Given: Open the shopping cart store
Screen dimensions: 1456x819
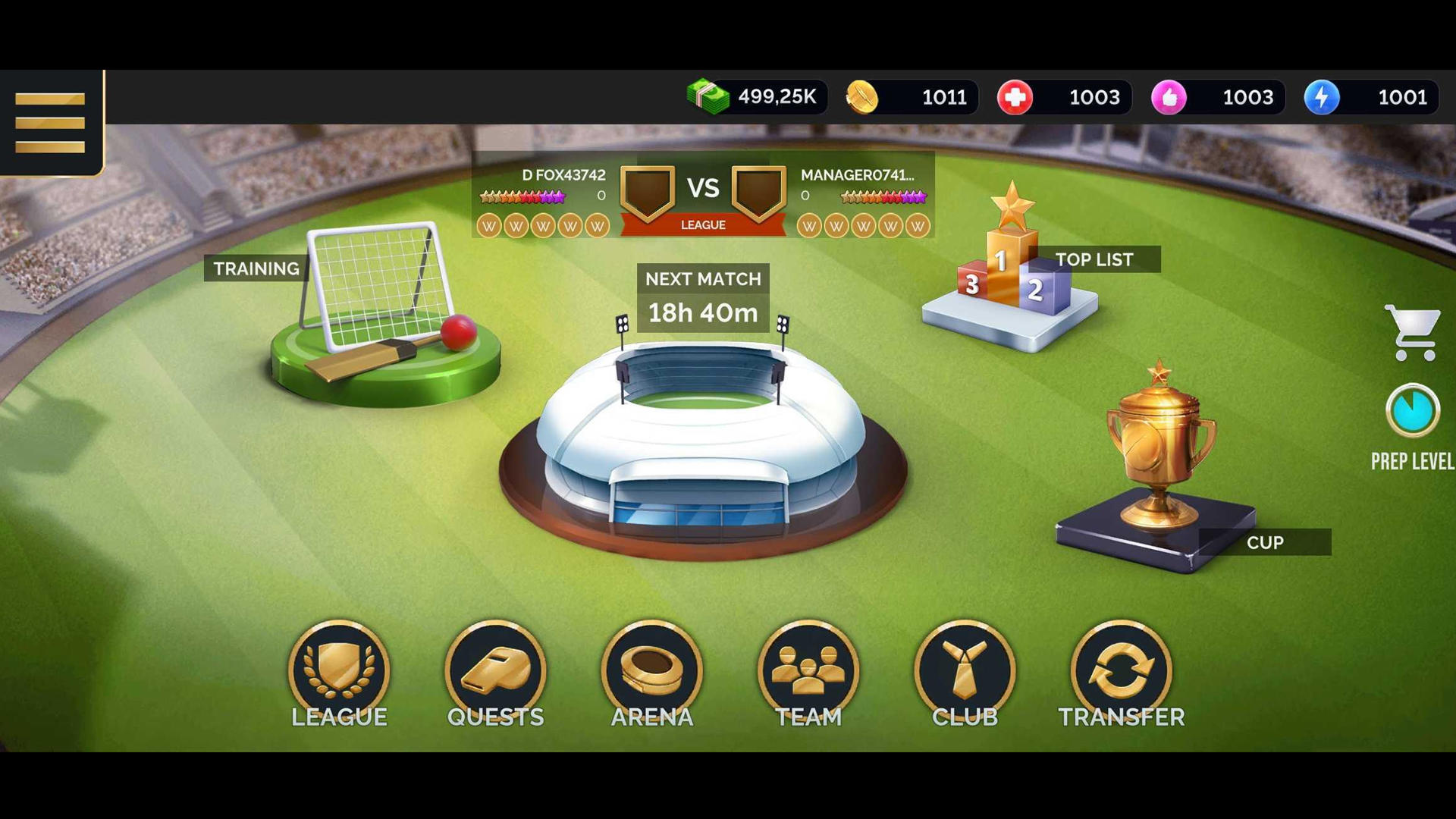Looking at the screenshot, I should [1414, 332].
